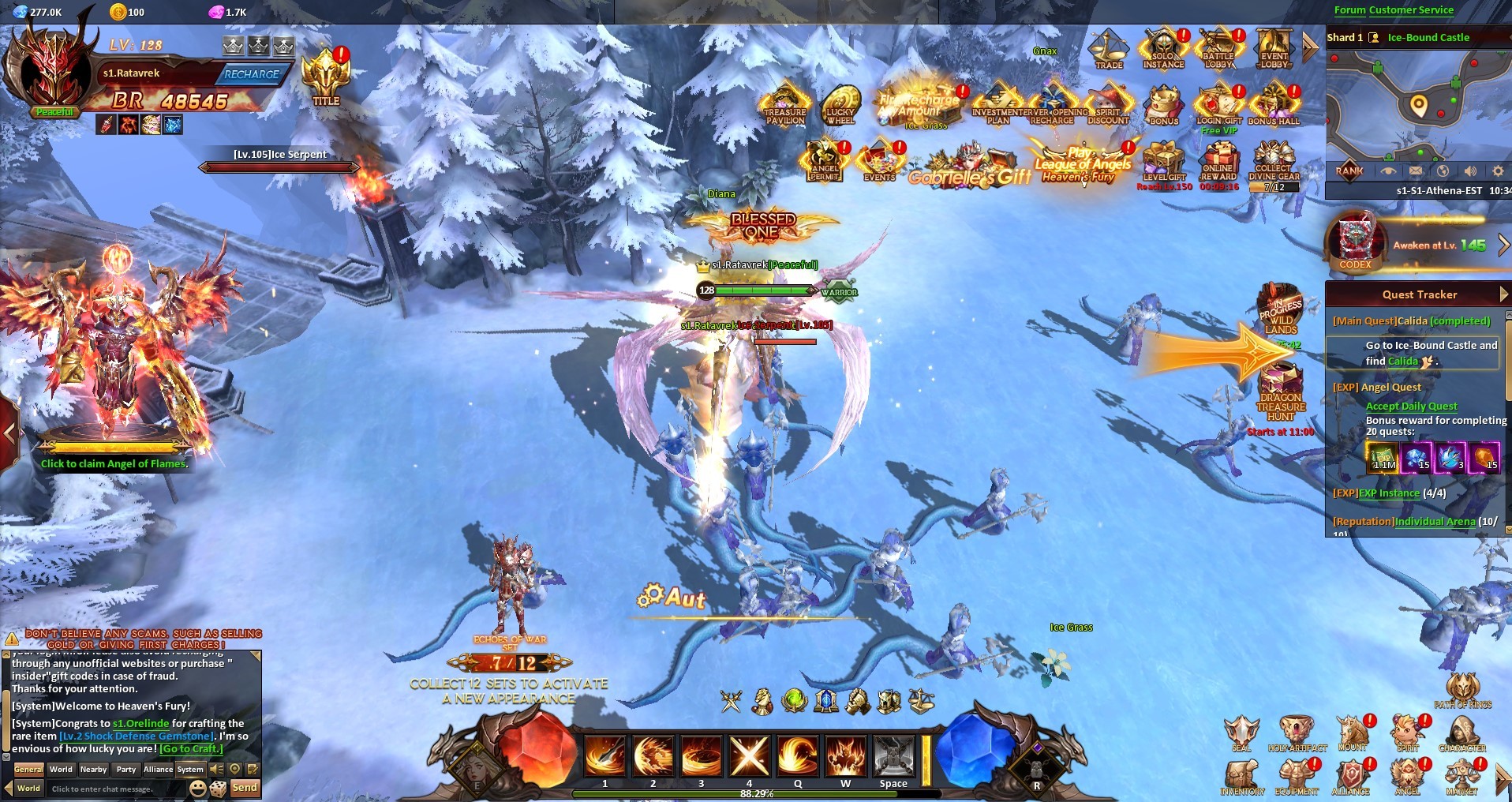
Task: Switch to the System chat tab
Action: coord(190,769)
